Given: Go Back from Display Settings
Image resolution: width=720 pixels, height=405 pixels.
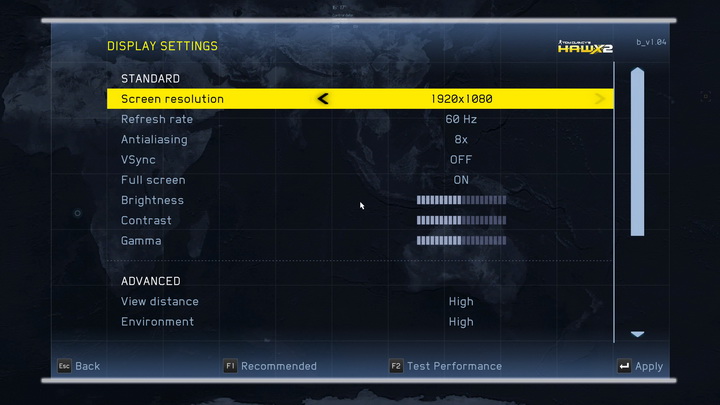Looking at the screenshot, I should 79,366.
